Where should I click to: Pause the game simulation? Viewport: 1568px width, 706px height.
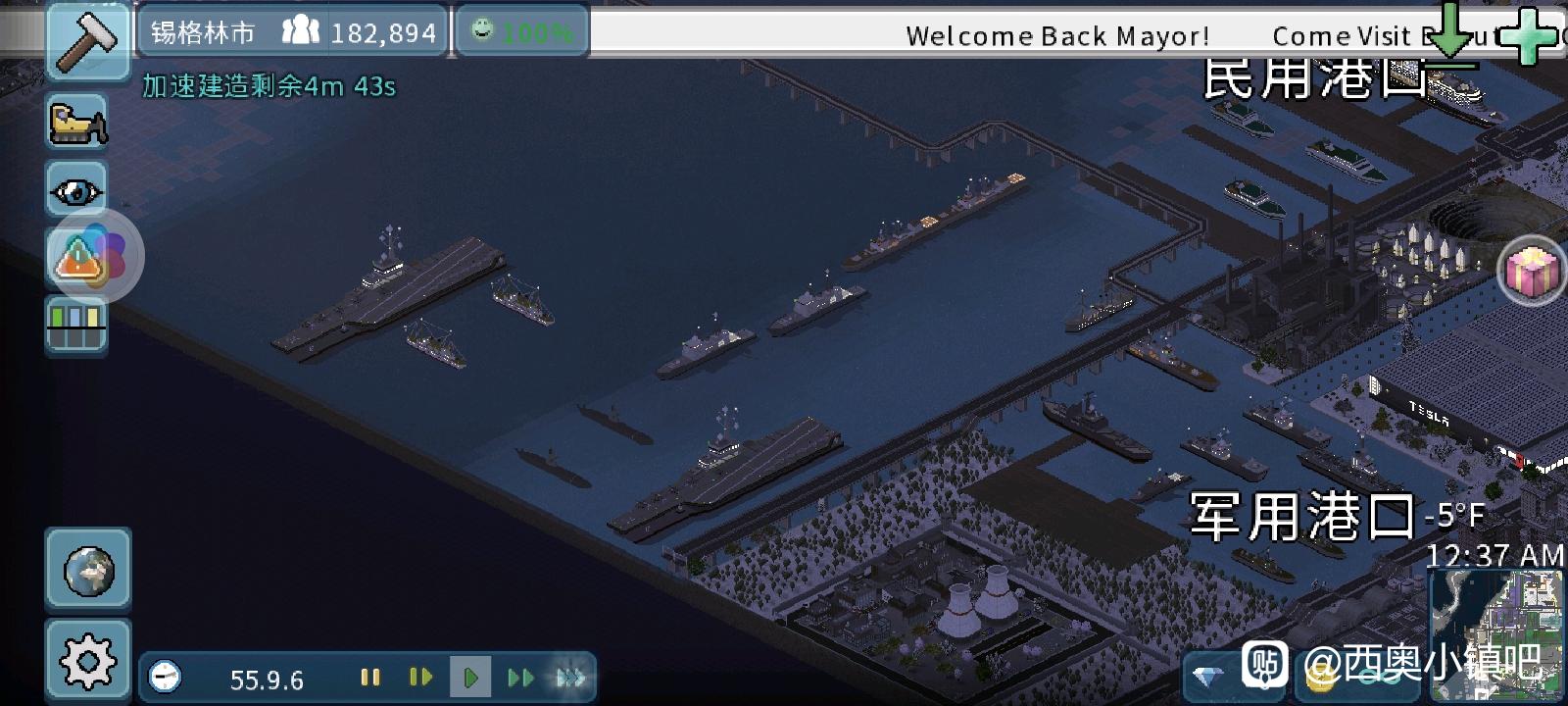click(369, 678)
